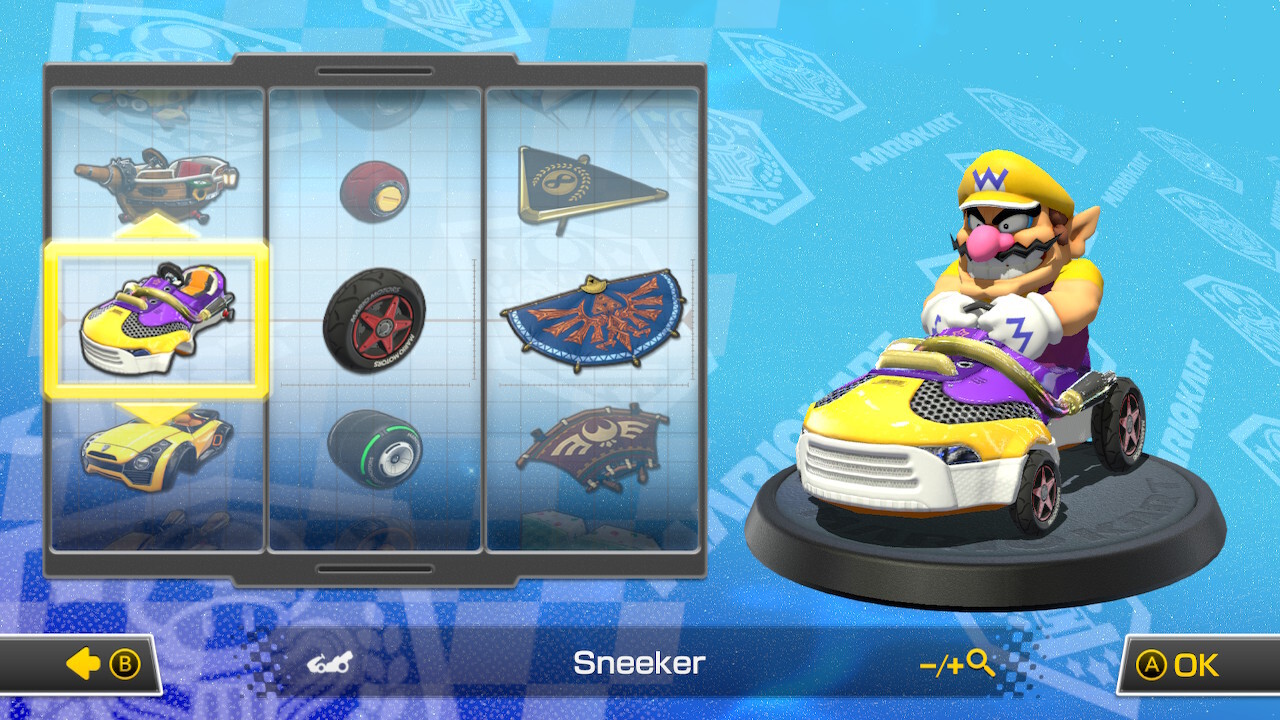Switch to the tires selection column

pyautogui.click(x=375, y=320)
